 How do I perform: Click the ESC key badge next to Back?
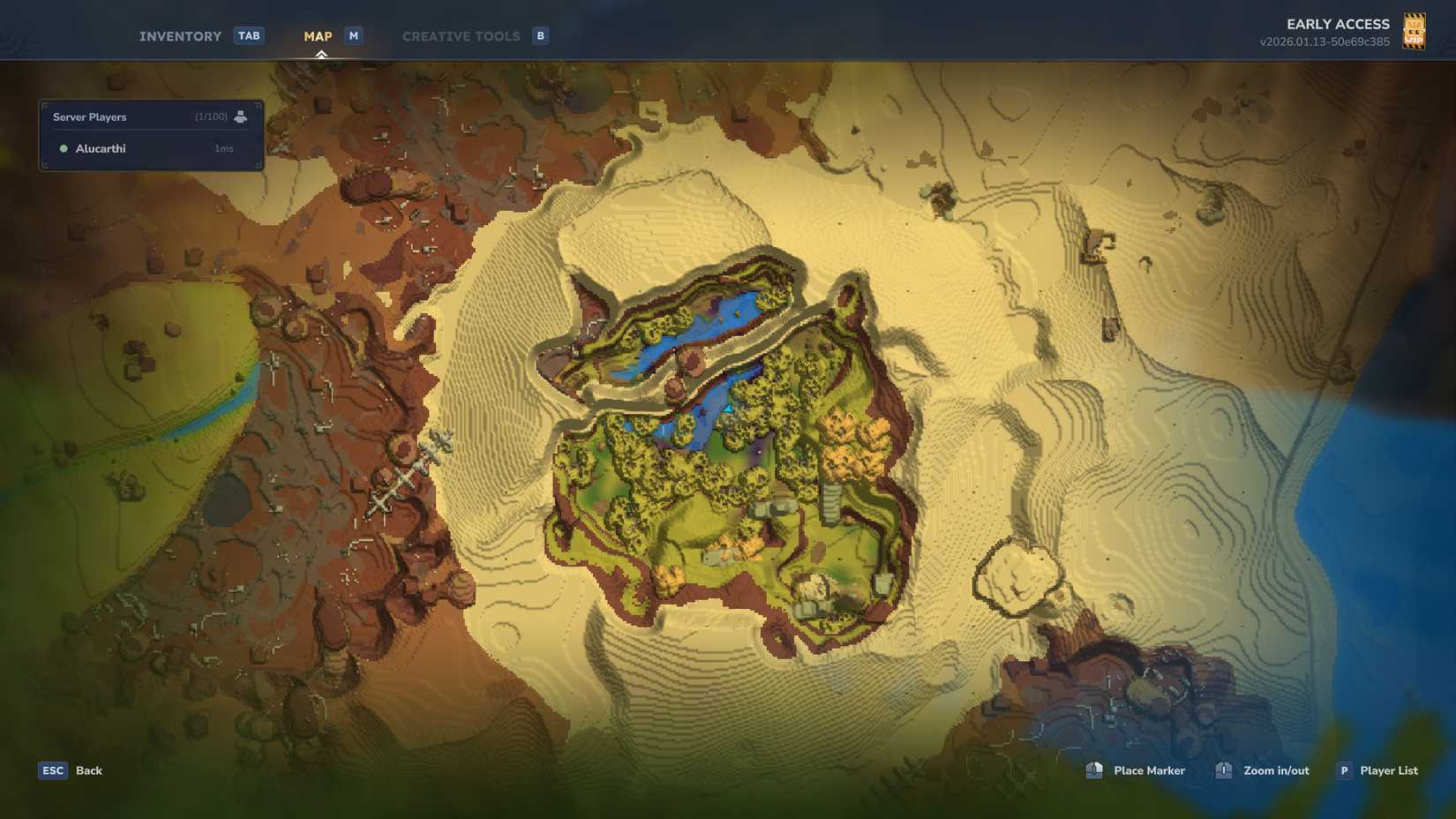pyautogui.click(x=52, y=770)
